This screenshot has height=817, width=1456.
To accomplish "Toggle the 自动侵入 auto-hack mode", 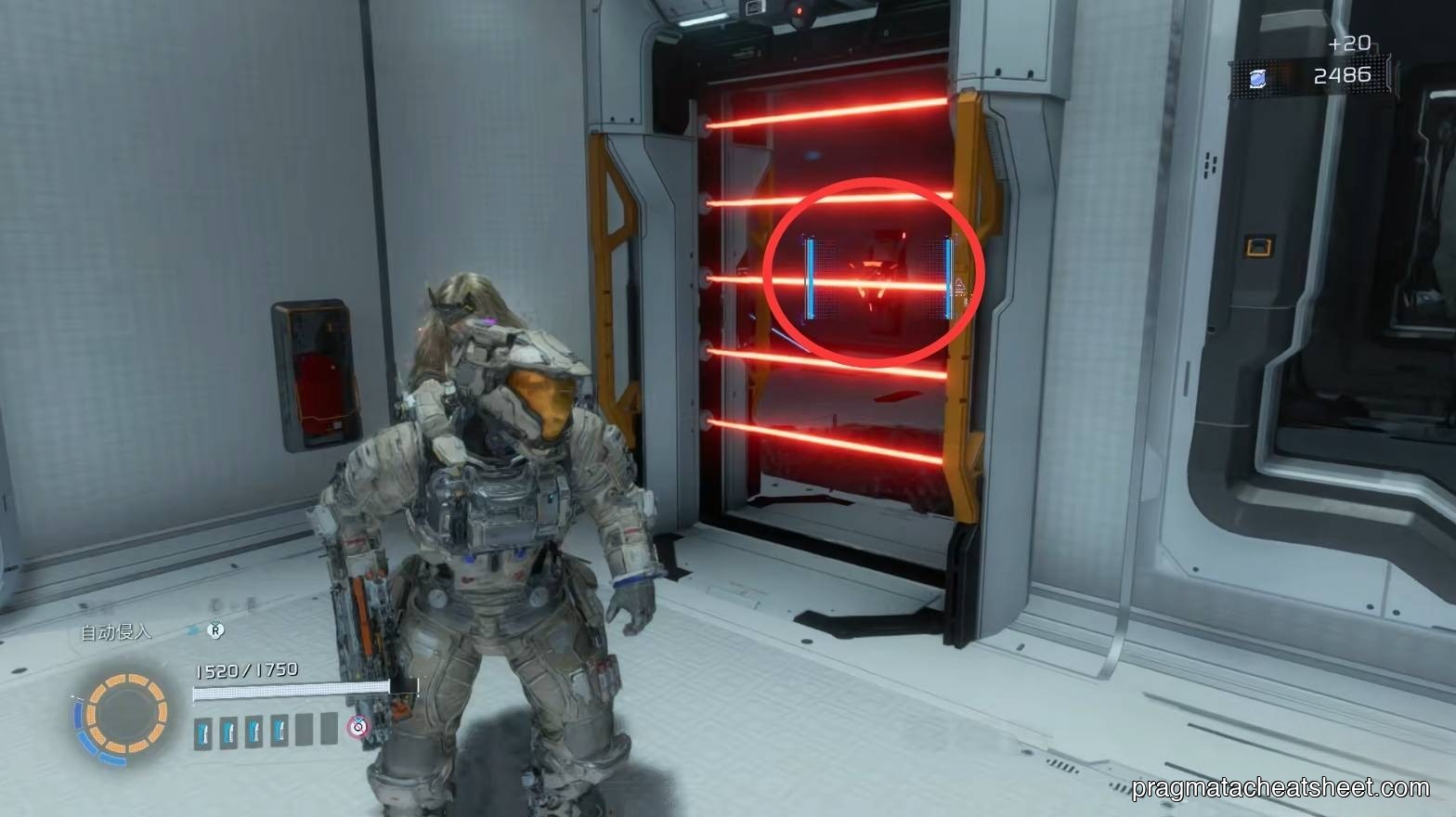I will click(x=115, y=632).
